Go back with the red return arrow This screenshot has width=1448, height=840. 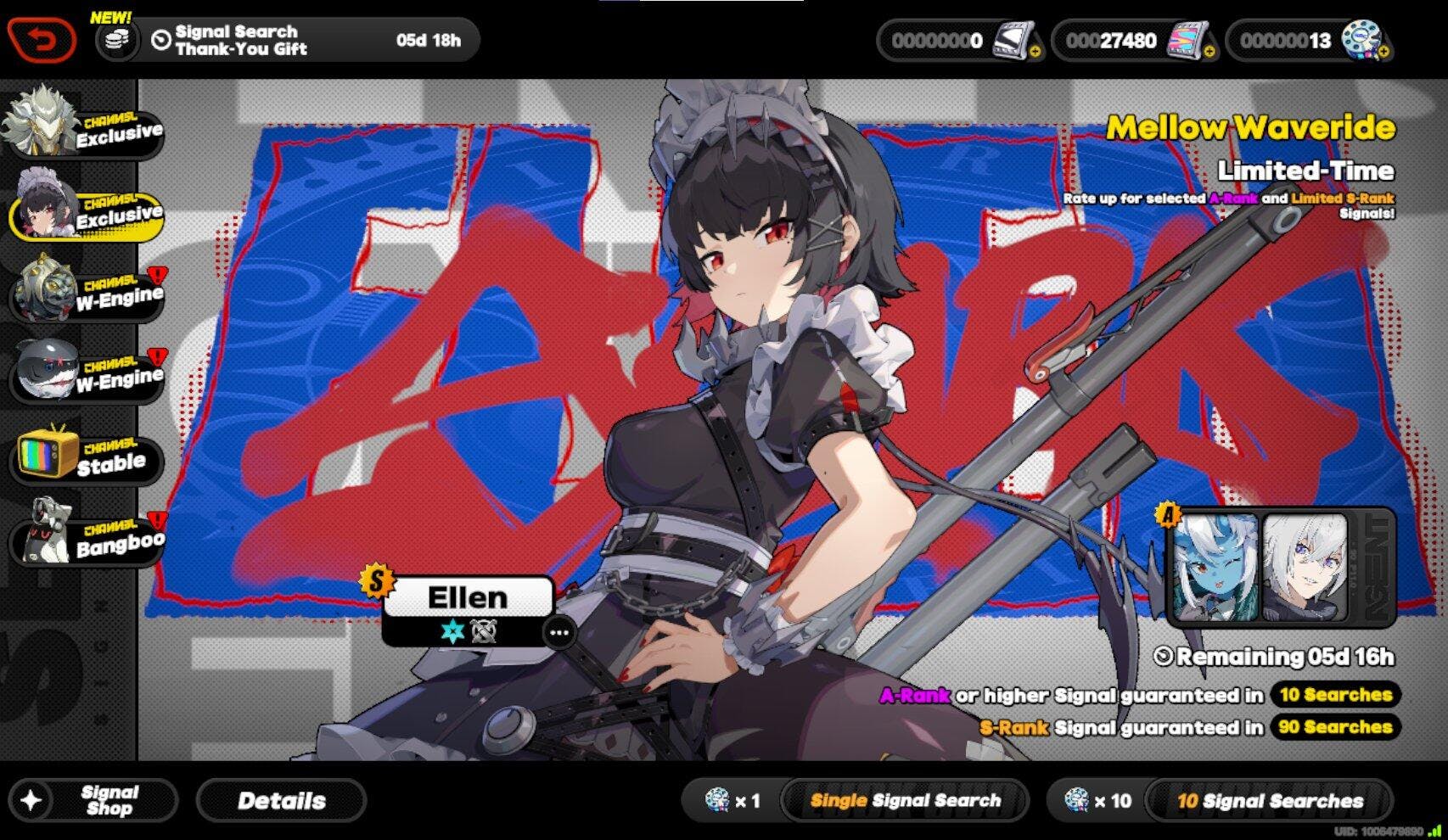point(42,40)
